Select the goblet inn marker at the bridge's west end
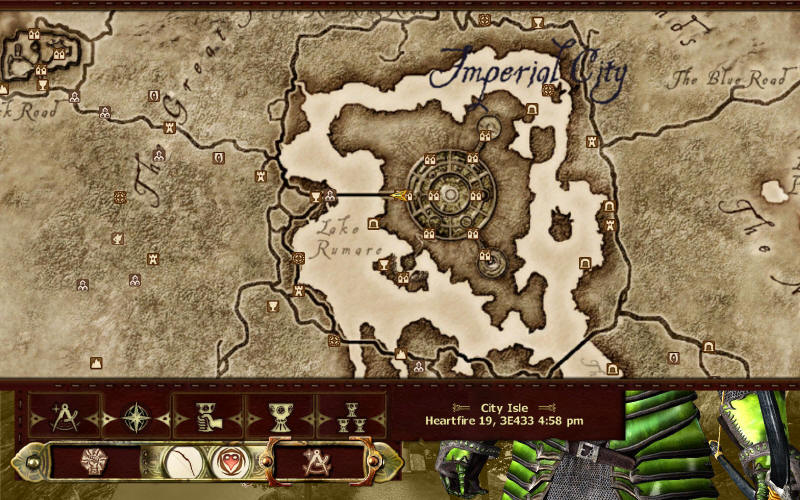 tap(316, 196)
